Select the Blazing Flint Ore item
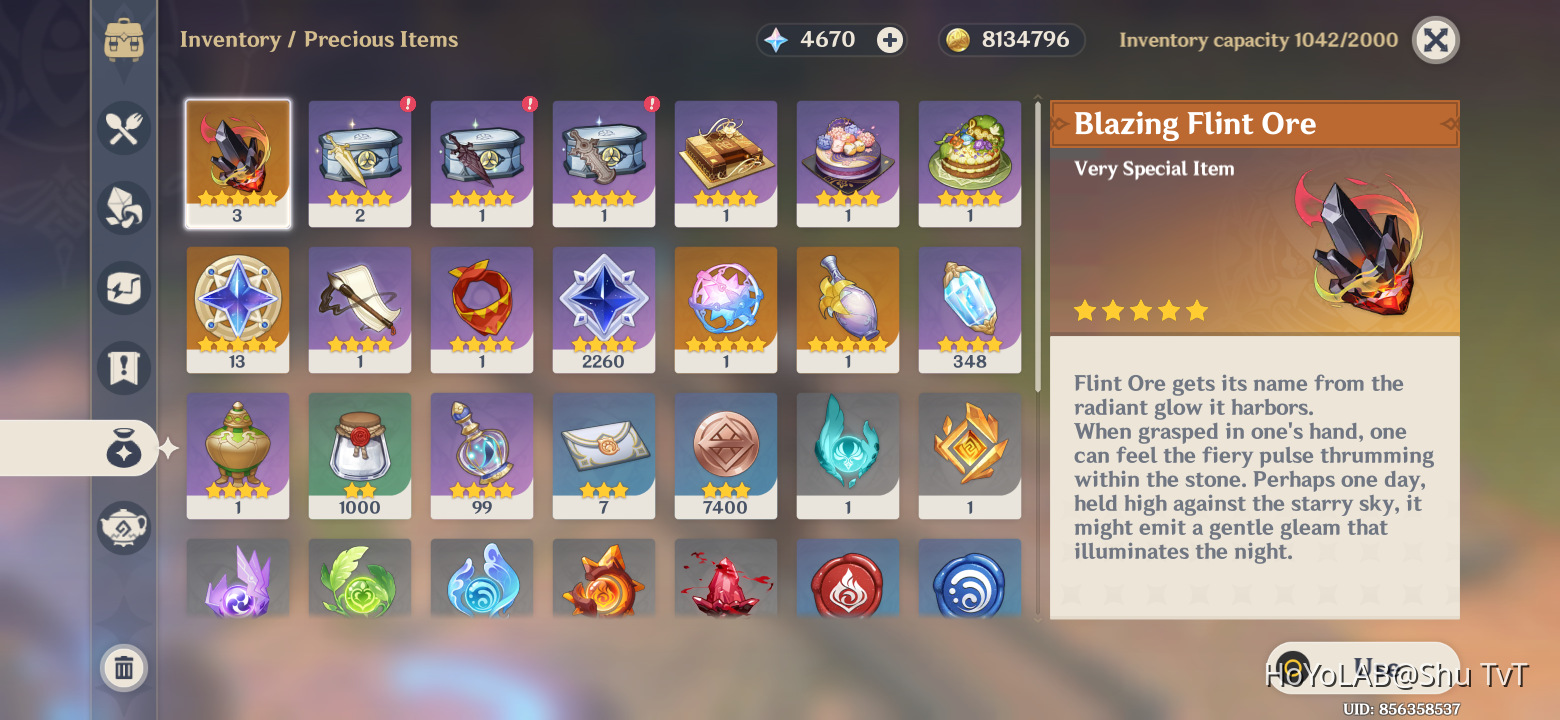Viewport: 1560px width, 720px height. pyautogui.click(x=237, y=163)
